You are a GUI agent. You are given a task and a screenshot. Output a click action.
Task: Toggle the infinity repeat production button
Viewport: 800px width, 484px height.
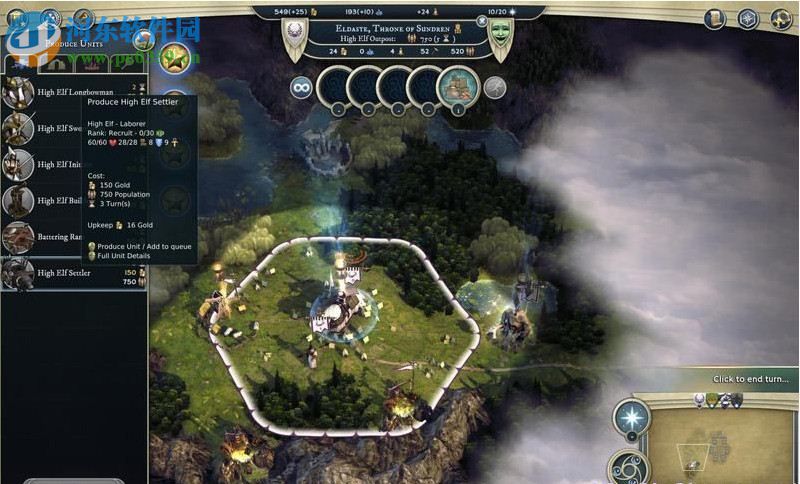[299, 88]
